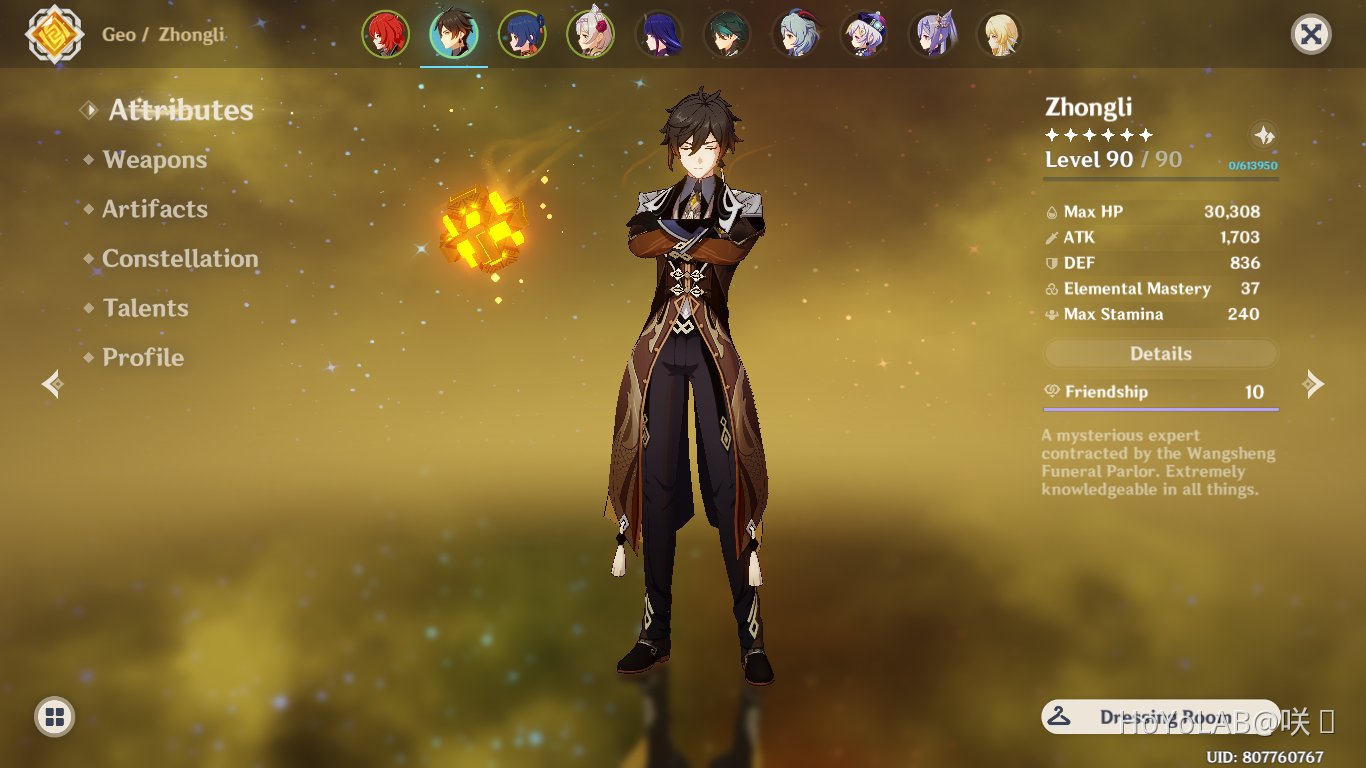The width and height of the screenshot is (1366, 768).
Task: Open the Details stats panel
Action: point(1160,353)
